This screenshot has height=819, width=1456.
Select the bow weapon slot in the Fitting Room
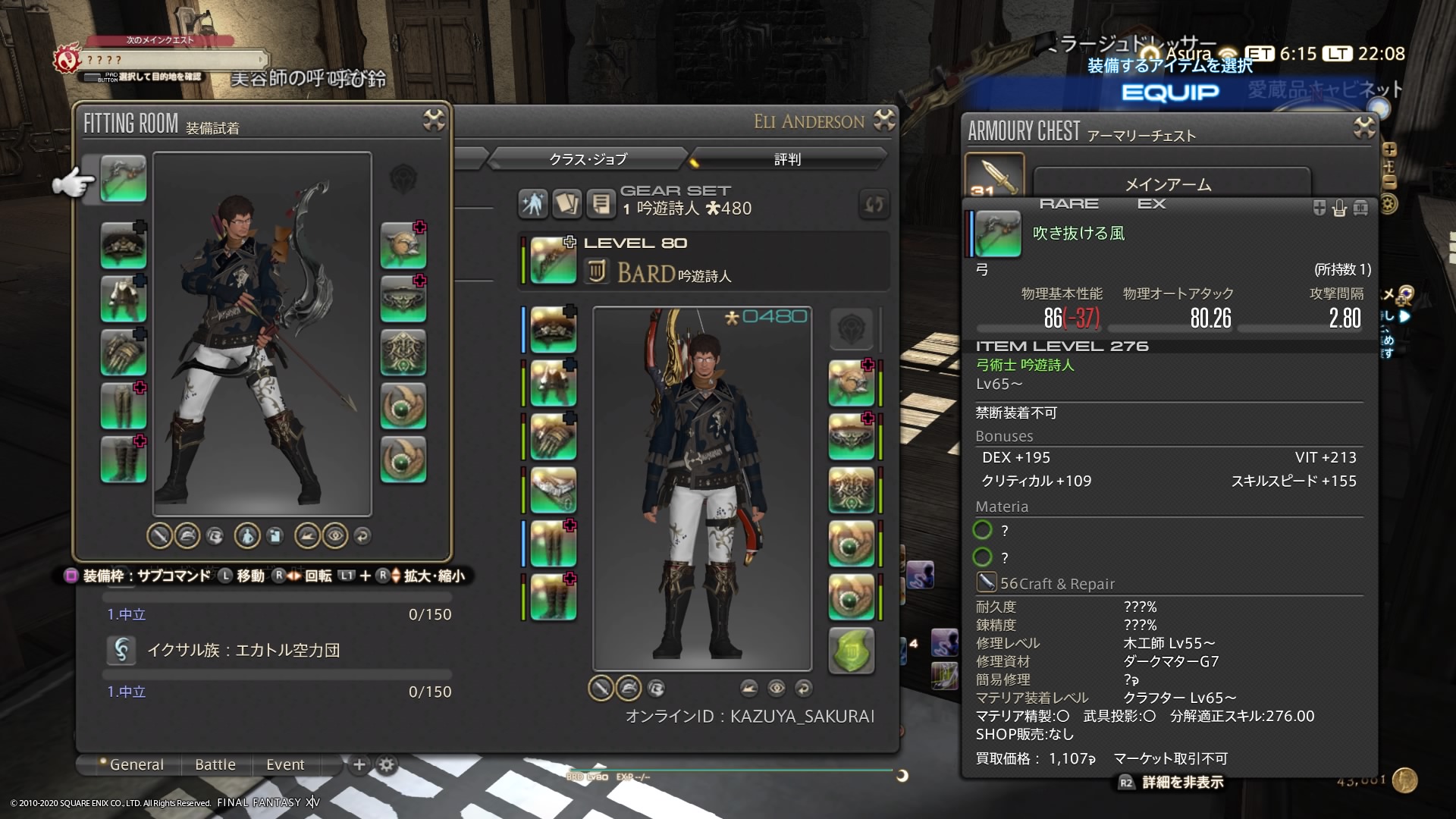[x=124, y=179]
